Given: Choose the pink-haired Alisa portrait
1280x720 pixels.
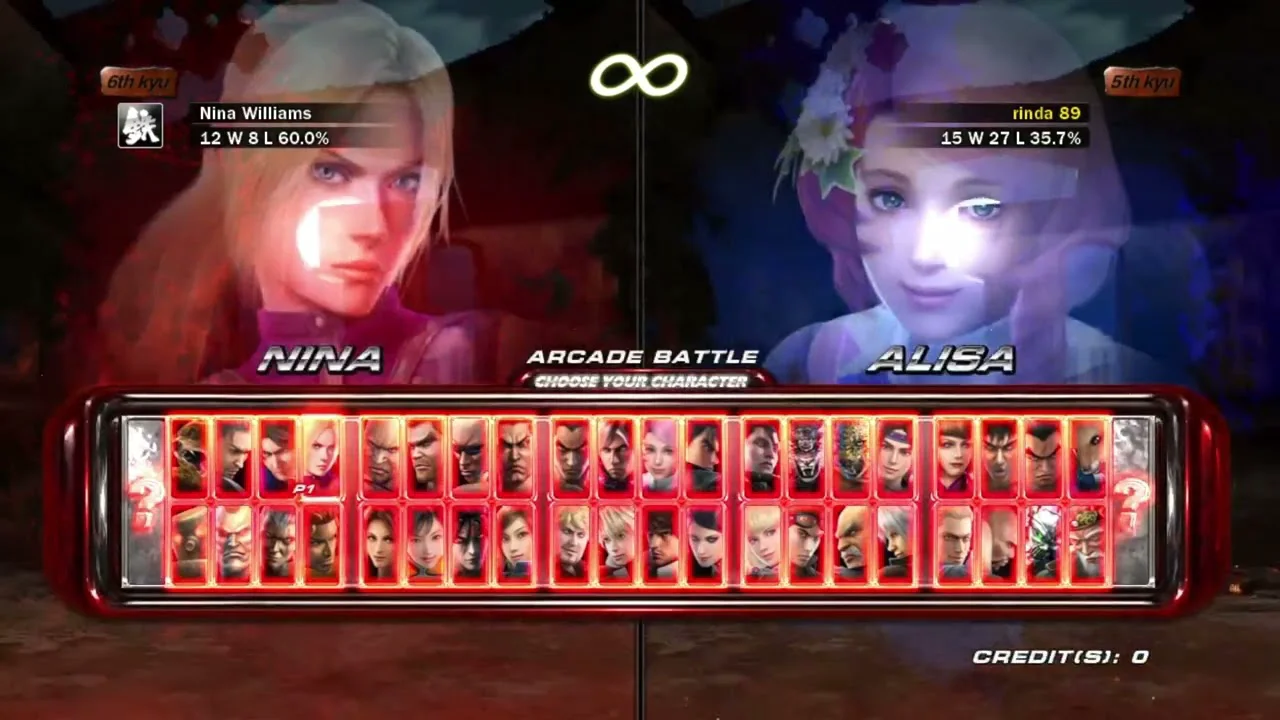Looking at the screenshot, I should coord(659,457).
